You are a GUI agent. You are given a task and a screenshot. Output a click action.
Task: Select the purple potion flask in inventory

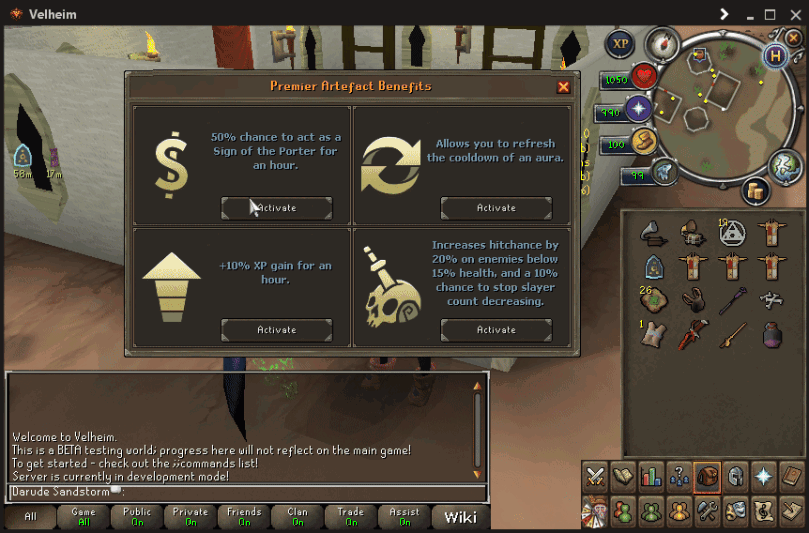(x=770, y=334)
